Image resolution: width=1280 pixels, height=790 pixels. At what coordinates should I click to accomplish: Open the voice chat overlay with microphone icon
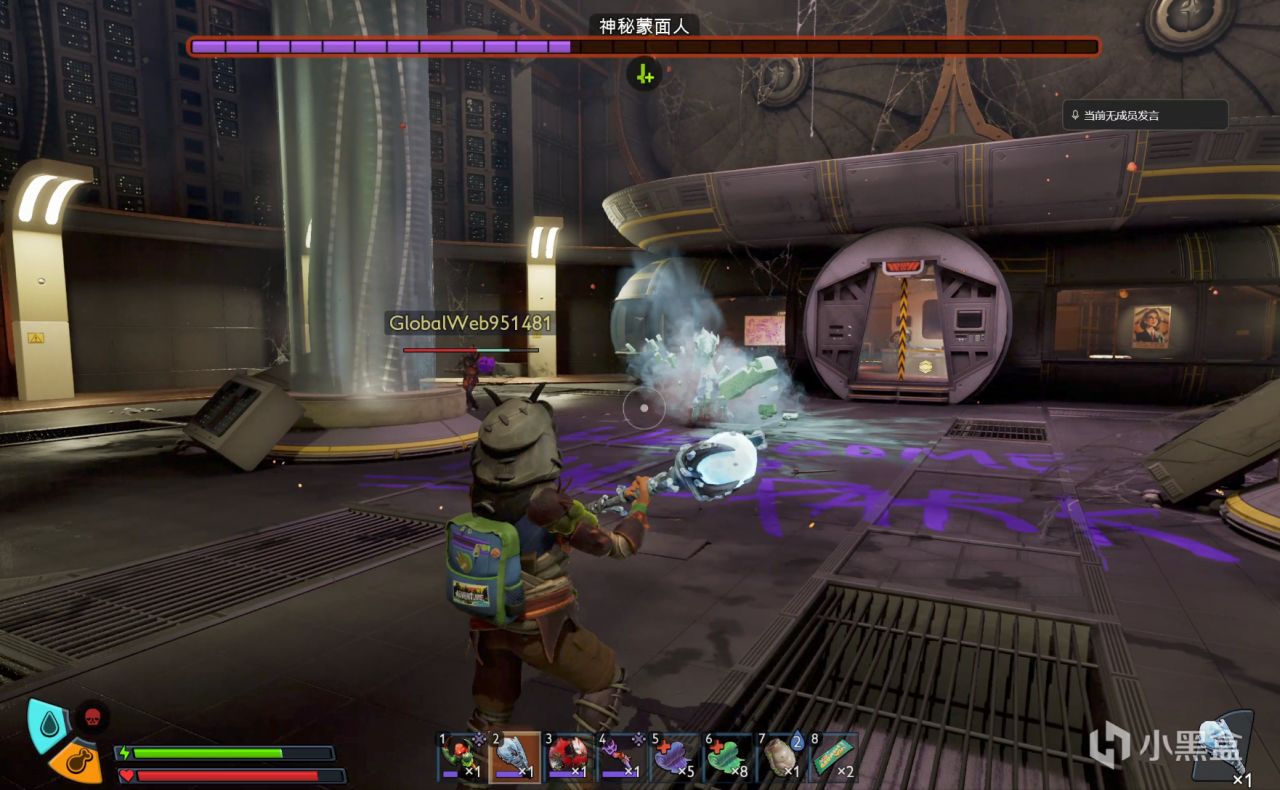click(1144, 115)
